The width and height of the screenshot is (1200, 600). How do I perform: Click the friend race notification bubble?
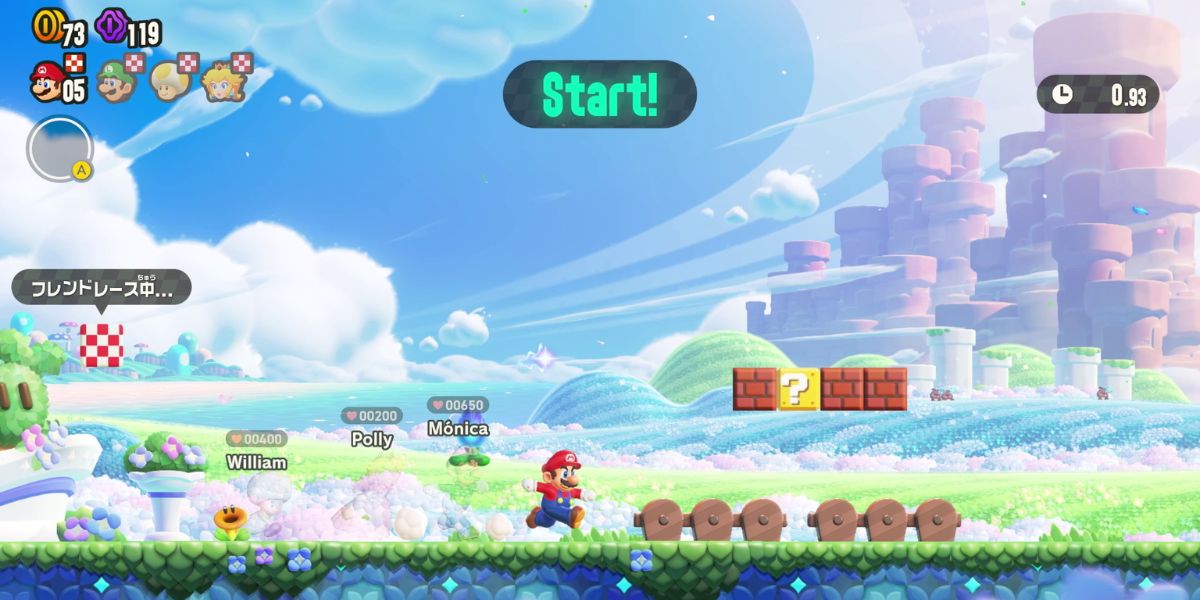tap(101, 290)
